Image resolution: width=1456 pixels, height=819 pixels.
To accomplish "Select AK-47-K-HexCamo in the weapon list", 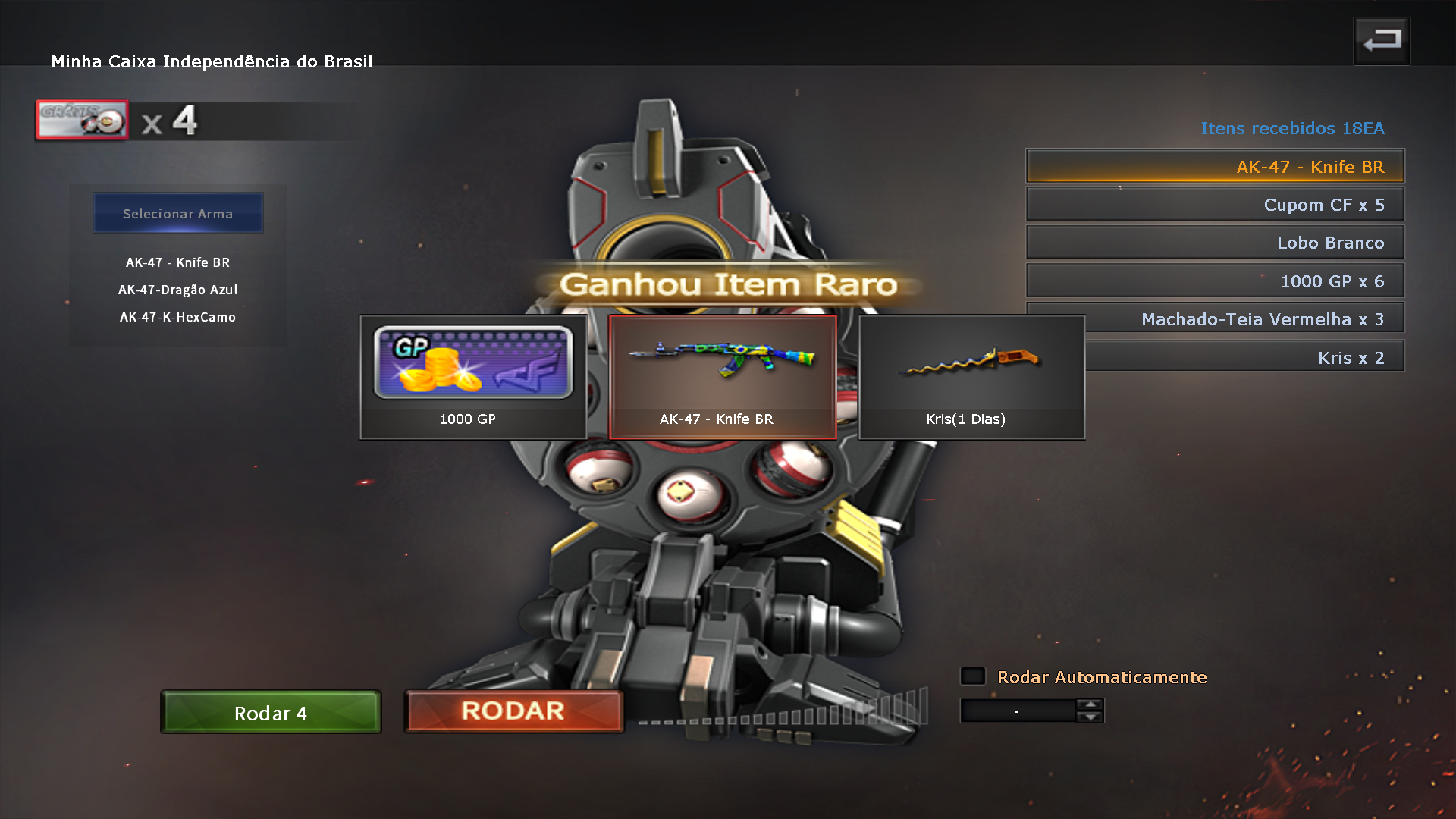I will (177, 317).
